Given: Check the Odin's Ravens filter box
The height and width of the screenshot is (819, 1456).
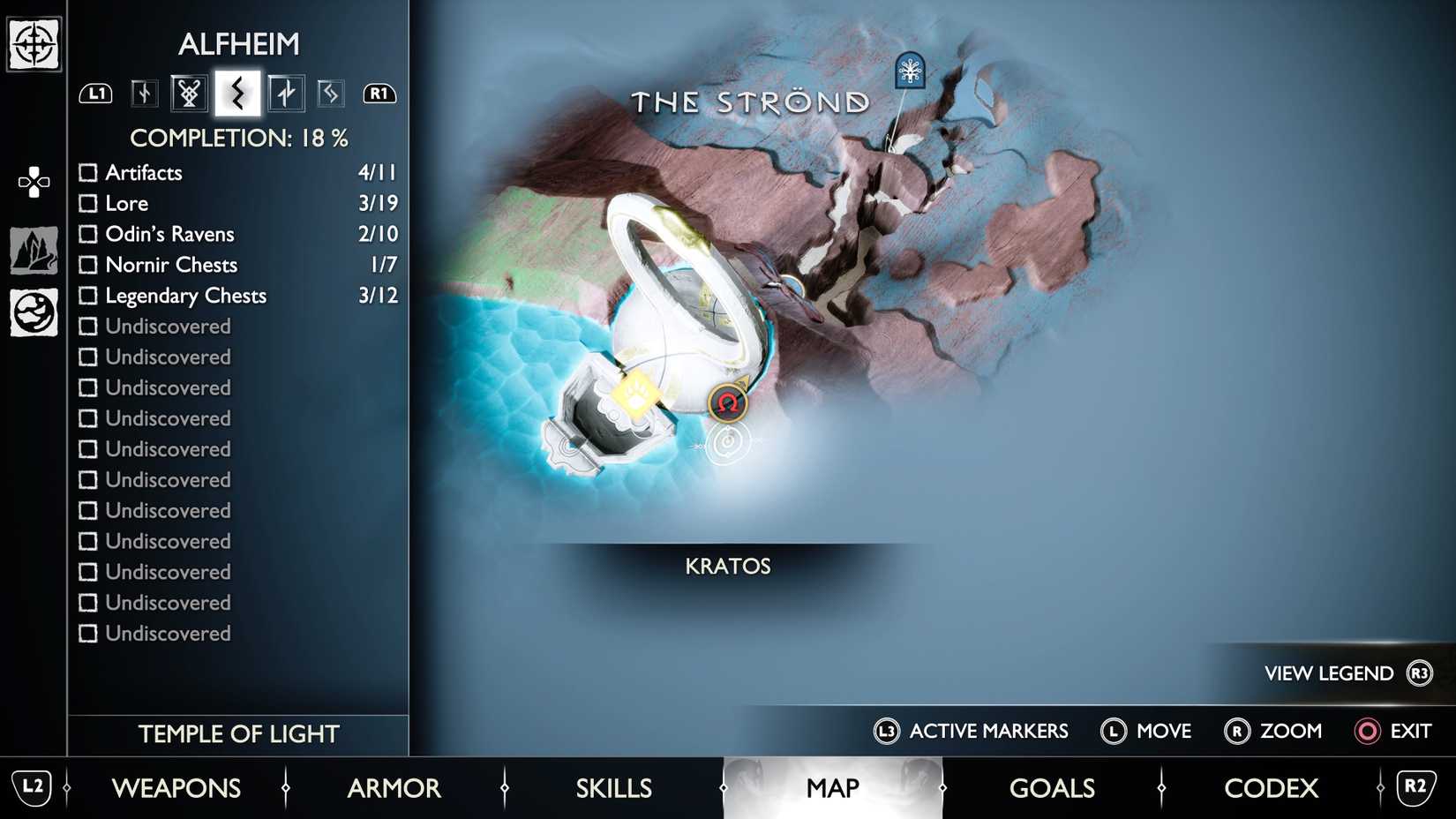Looking at the screenshot, I should click(88, 234).
